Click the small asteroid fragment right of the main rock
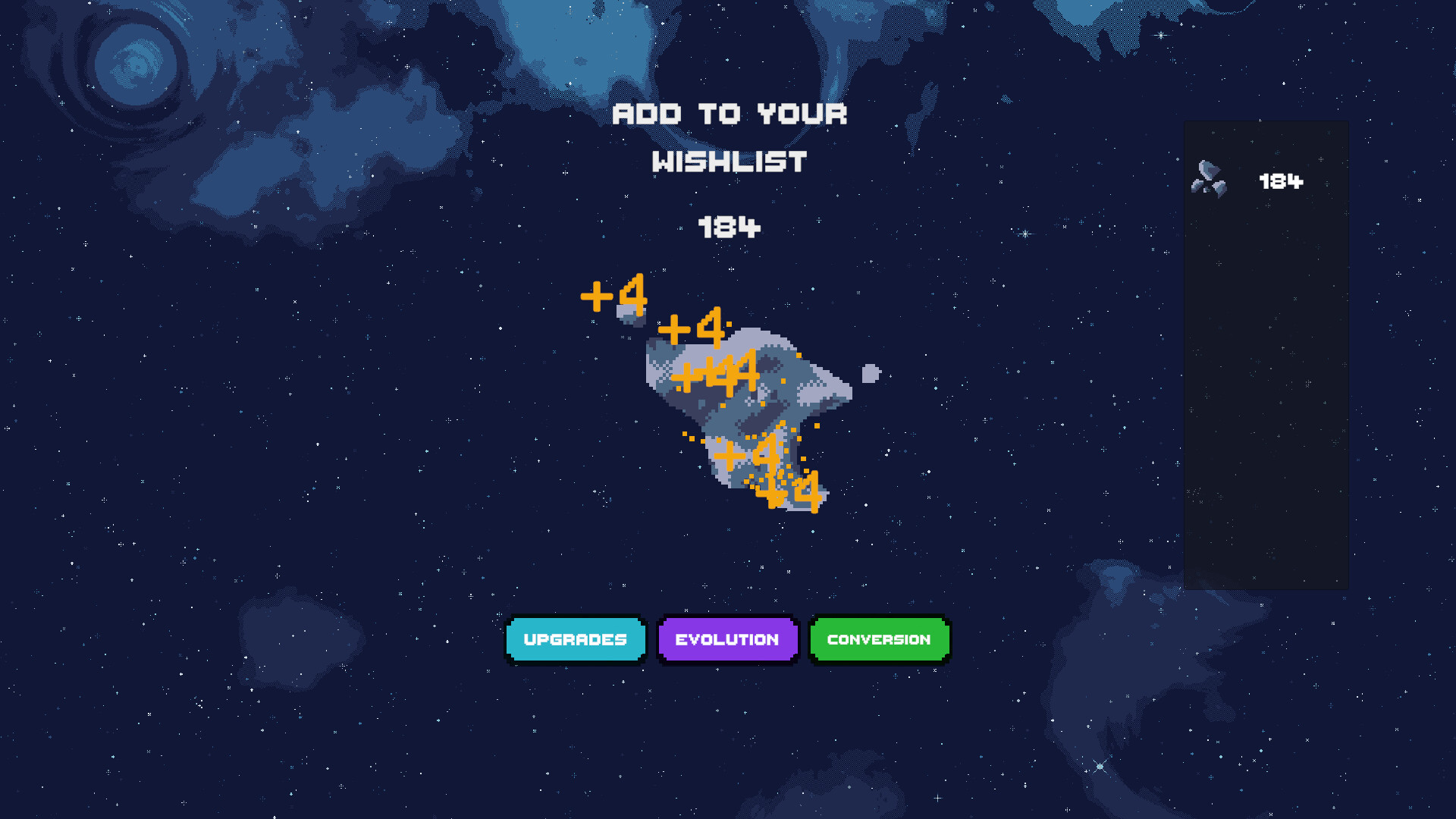The image size is (1456, 819). 871,372
